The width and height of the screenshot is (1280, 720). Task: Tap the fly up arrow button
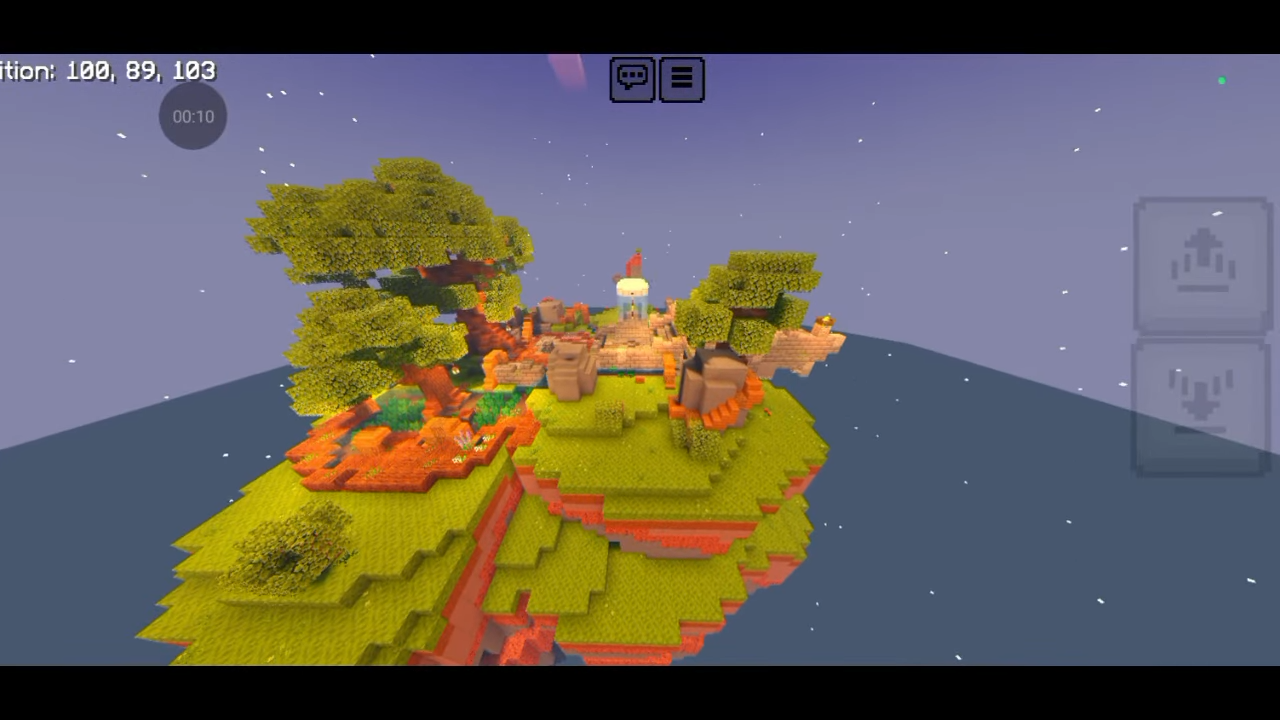(x=1202, y=265)
